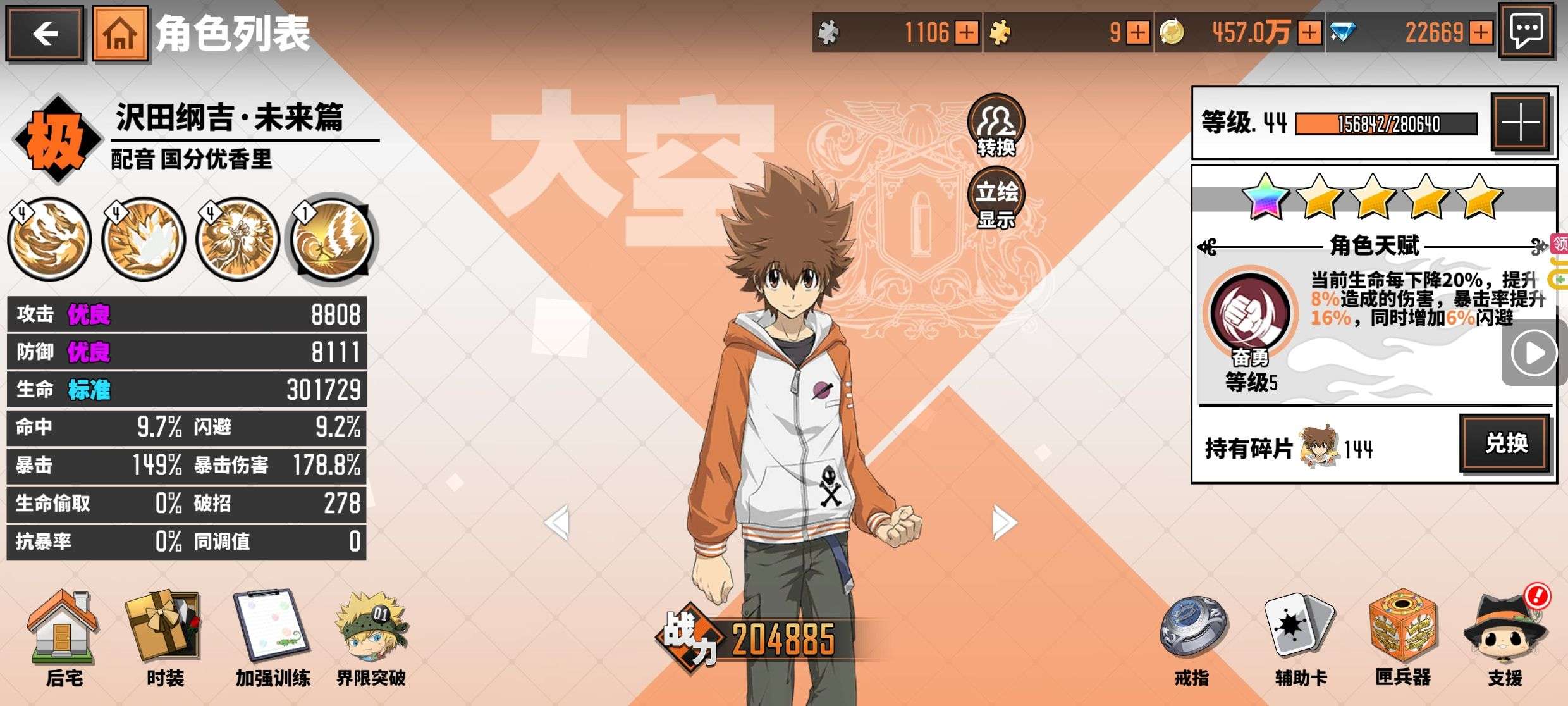Return to the home screen
1568x706 pixels.
click(120, 34)
